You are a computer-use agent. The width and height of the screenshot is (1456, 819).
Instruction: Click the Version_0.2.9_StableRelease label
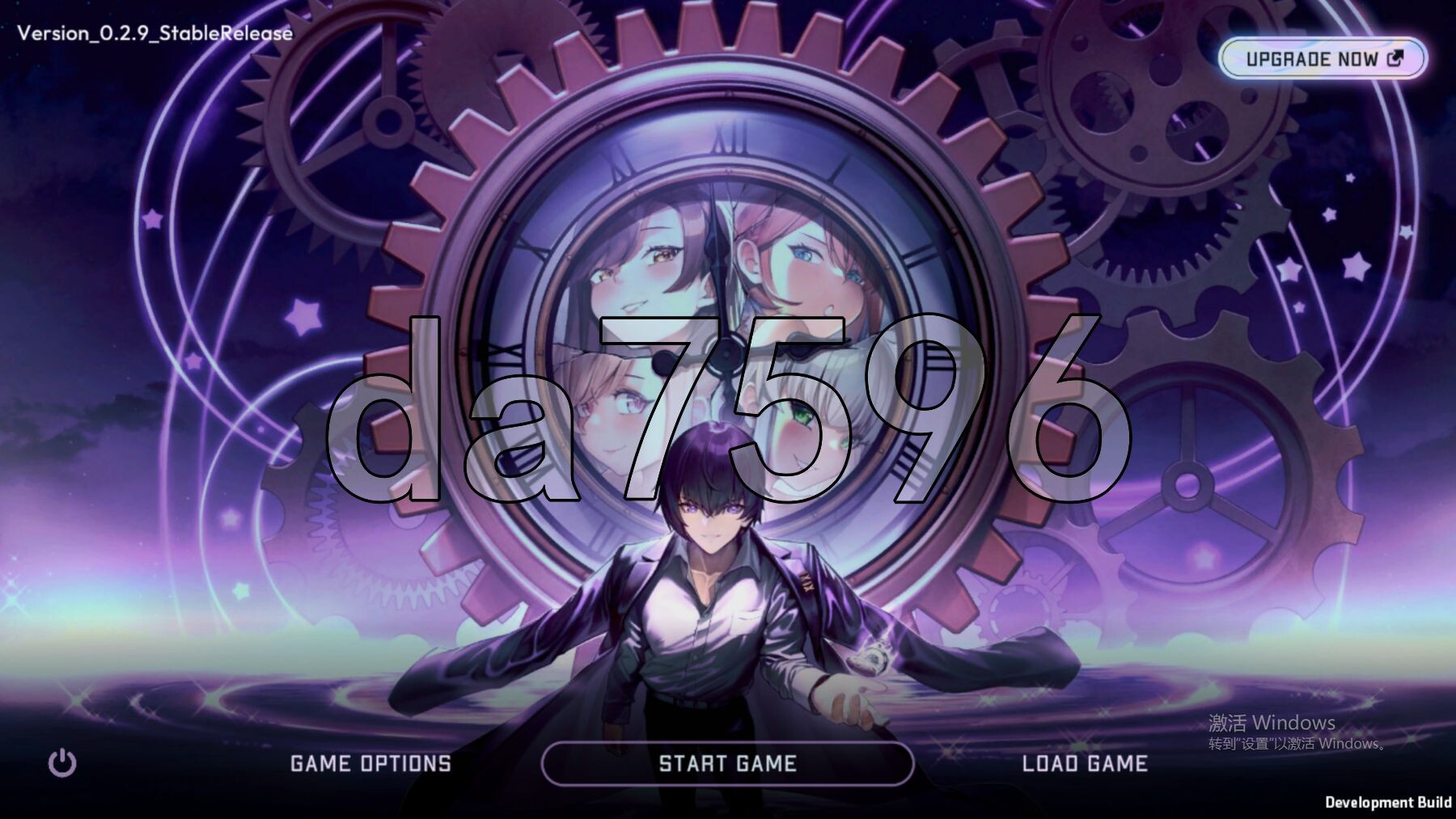pos(154,34)
